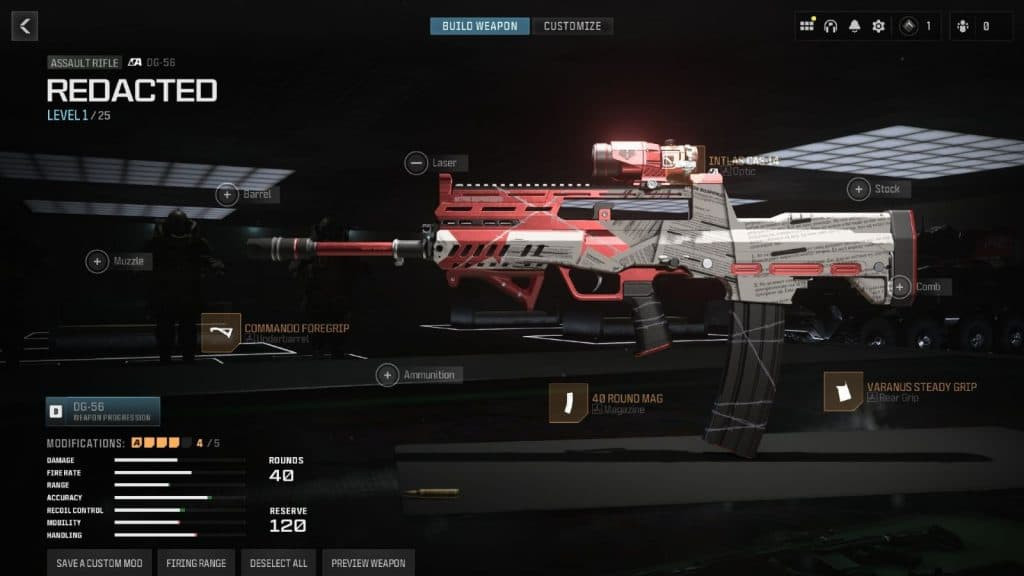Add a Barrel attachment
1024x576 pixels.
(x=227, y=194)
